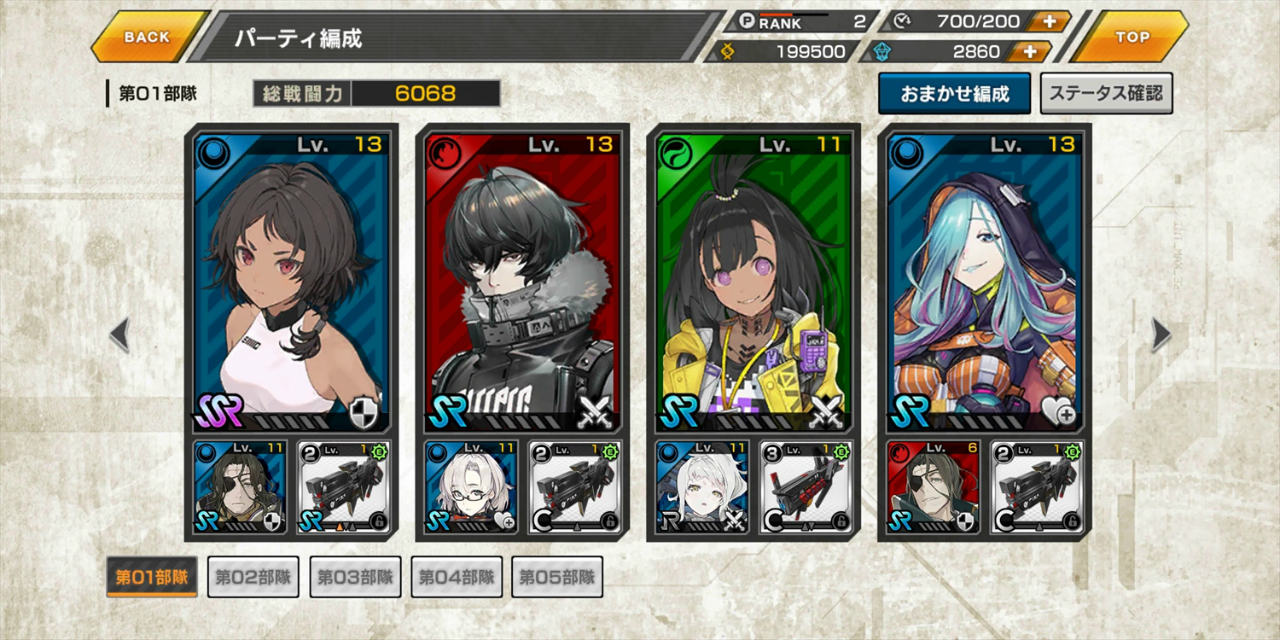Viewport: 1280px width, 640px height.
Task: Open the red eyepatch sub character slot
Action: (933, 486)
